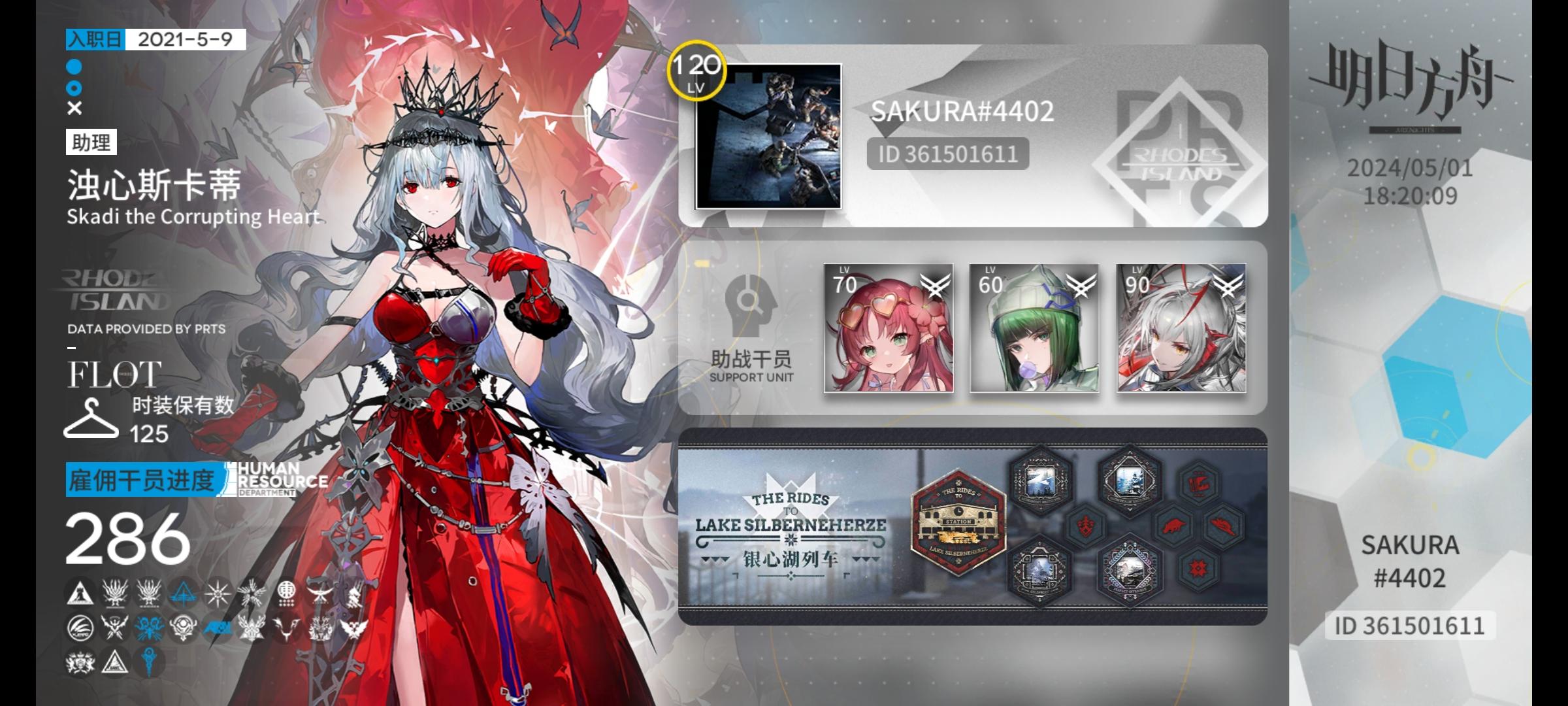This screenshot has width=1568, height=706.
Task: Select the 助理 assistant label tab
Action: (90, 141)
